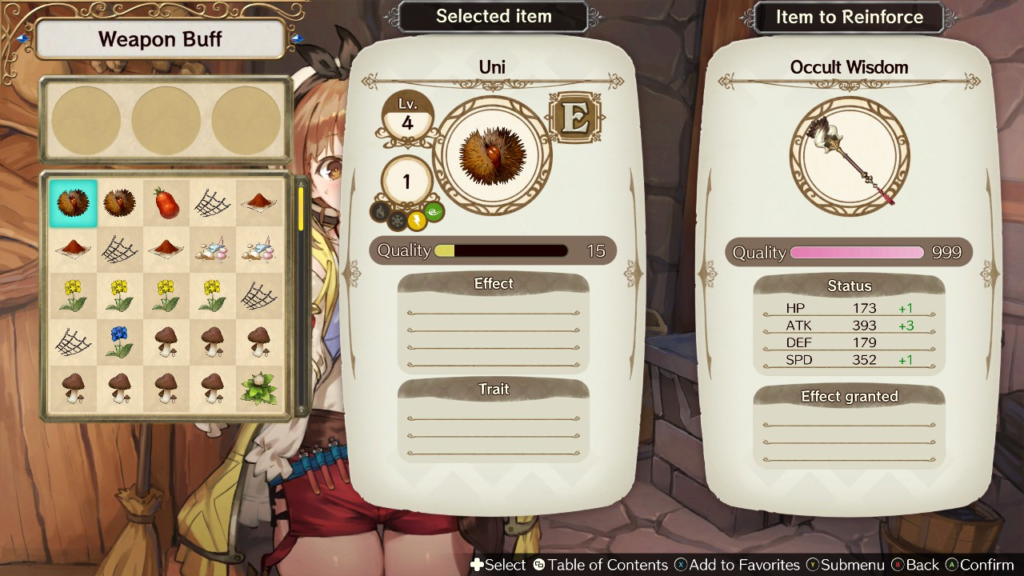This screenshot has width=1024, height=576.
Task: Select the highlighted Uni item slot
Action: point(72,204)
